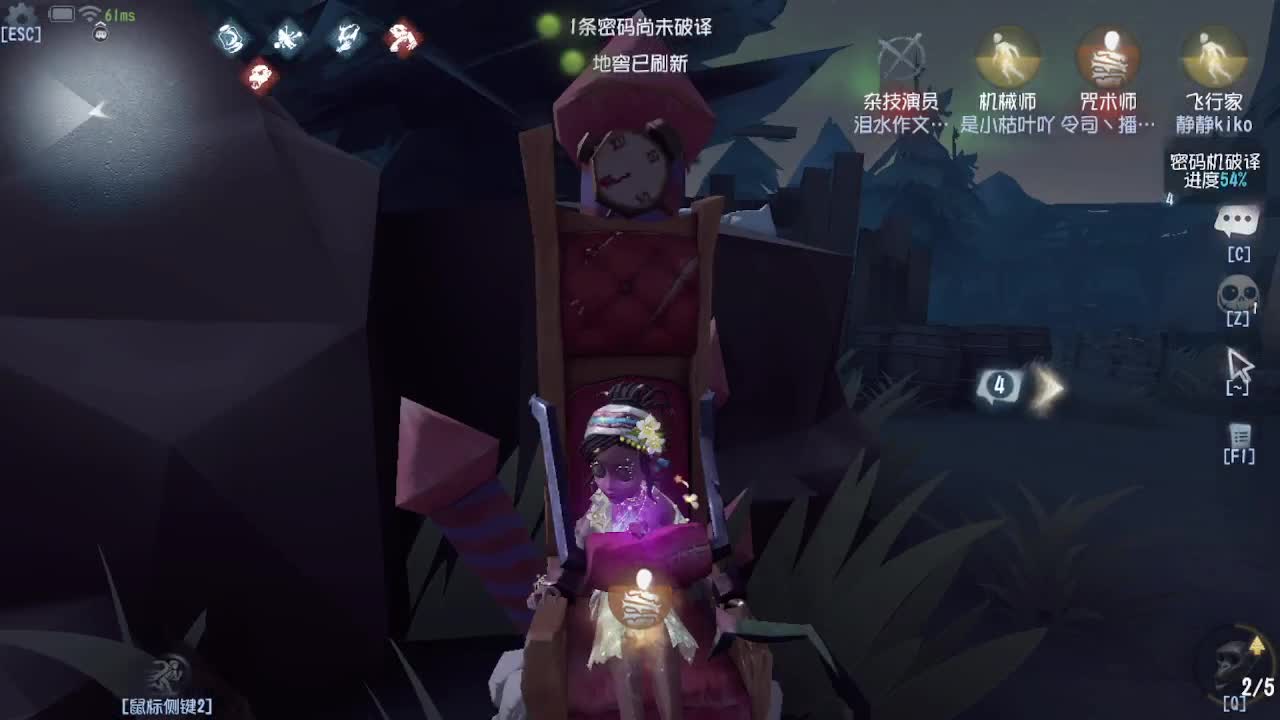Select the numbered token counter showing 4
The width and height of the screenshot is (1280, 720).
click(998, 385)
